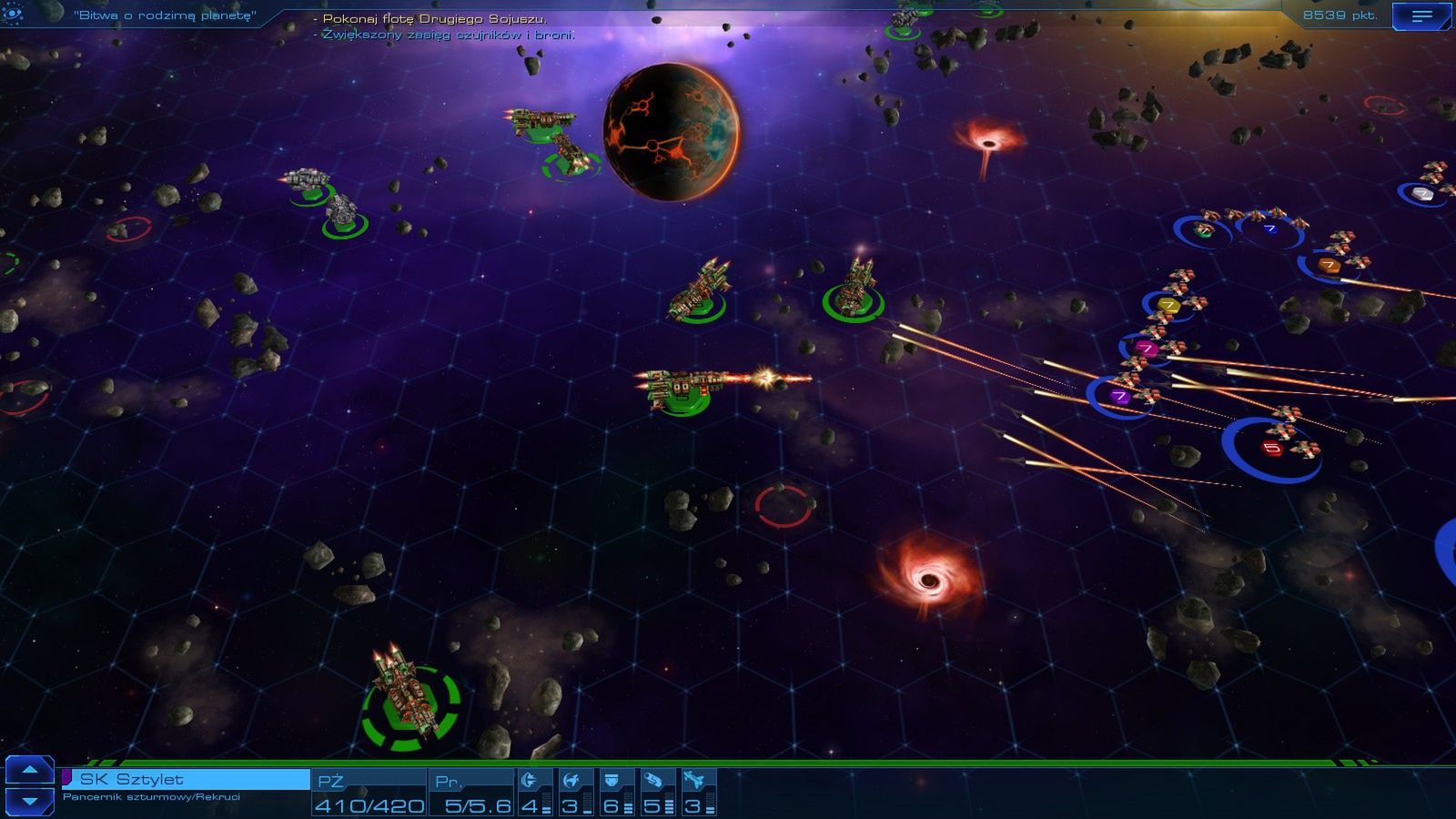Click the thrusters stat icon showing 3
The width and height of the screenshot is (1456, 819).
pyautogui.click(x=571, y=778)
